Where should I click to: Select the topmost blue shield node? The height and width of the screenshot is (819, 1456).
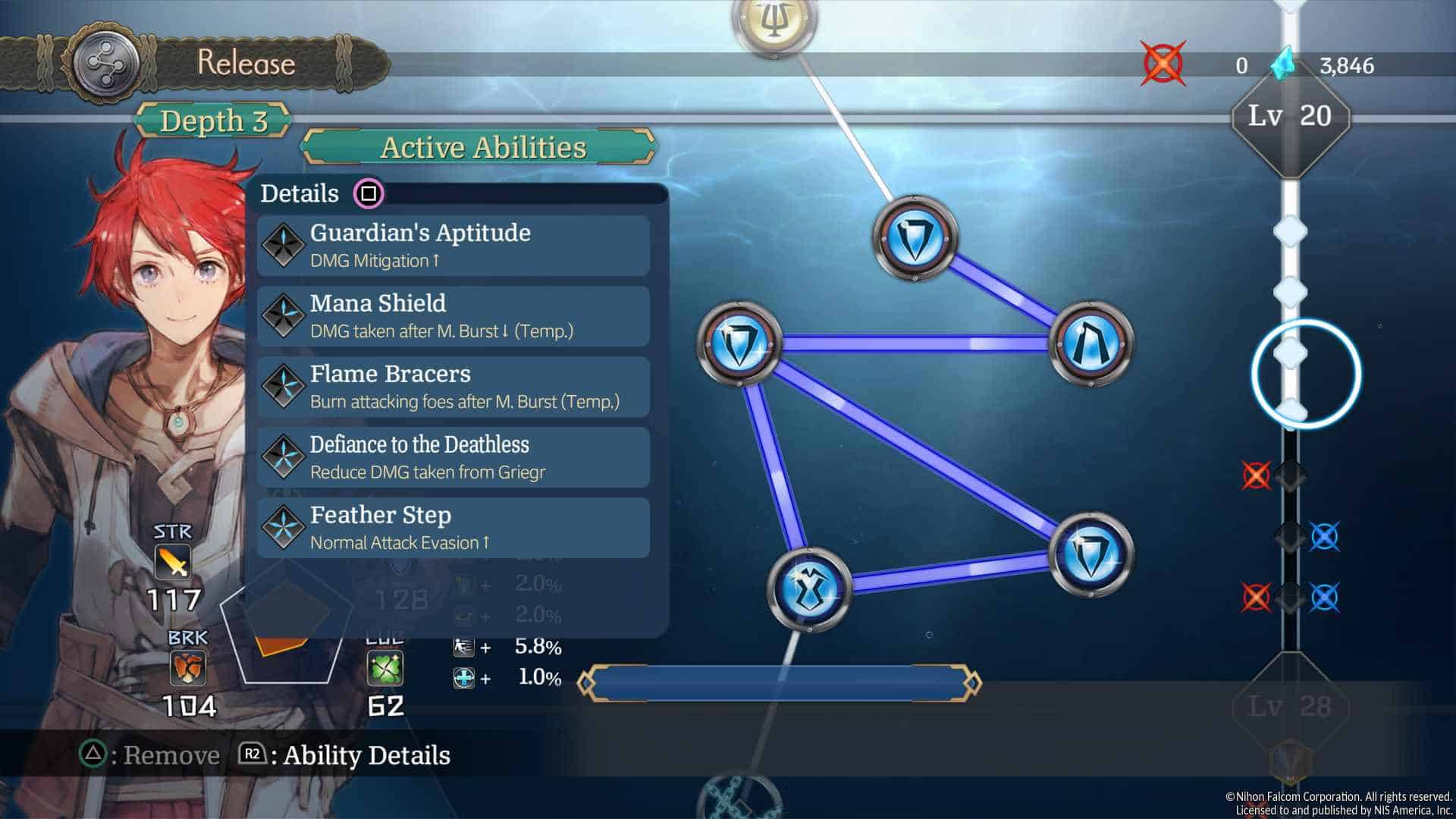click(x=915, y=238)
